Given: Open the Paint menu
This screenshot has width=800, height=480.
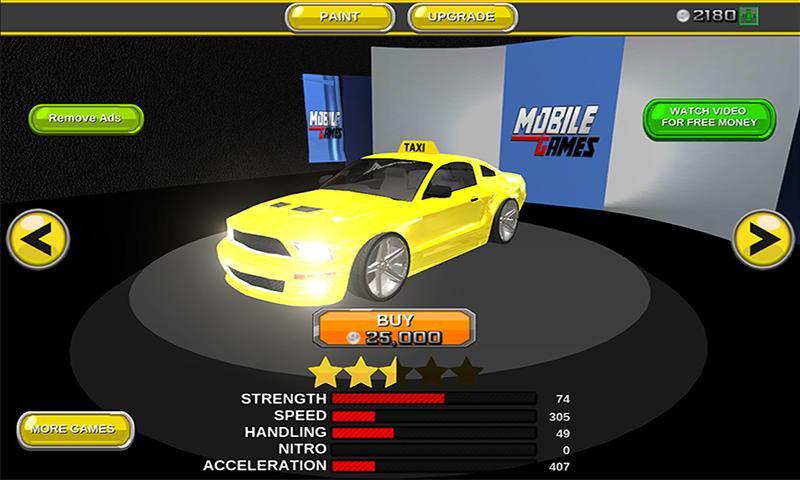Looking at the screenshot, I should coord(338,17).
